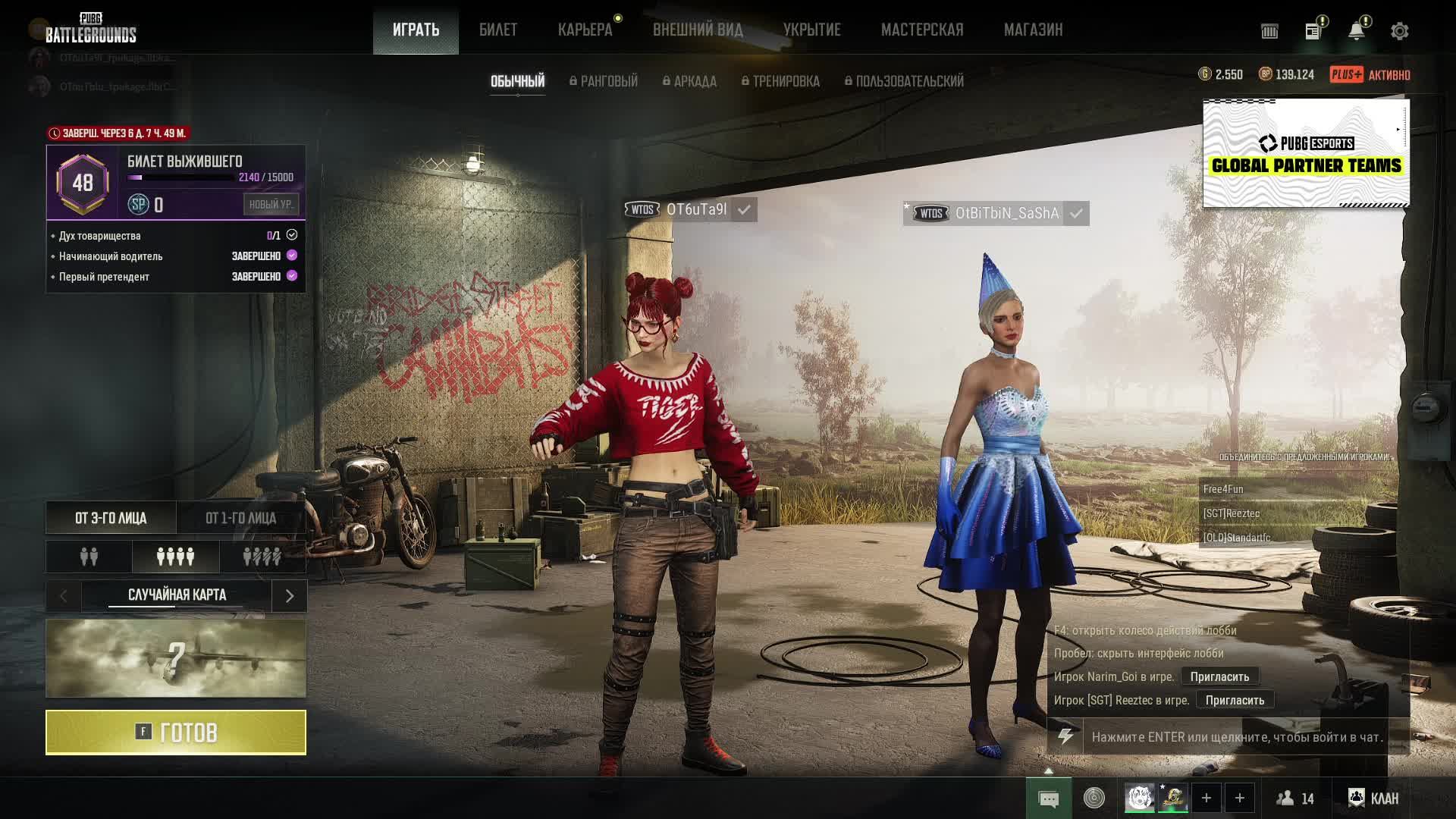Invite [SGT] Reeztec to the team
The height and width of the screenshot is (819, 1456).
pos(1235,700)
